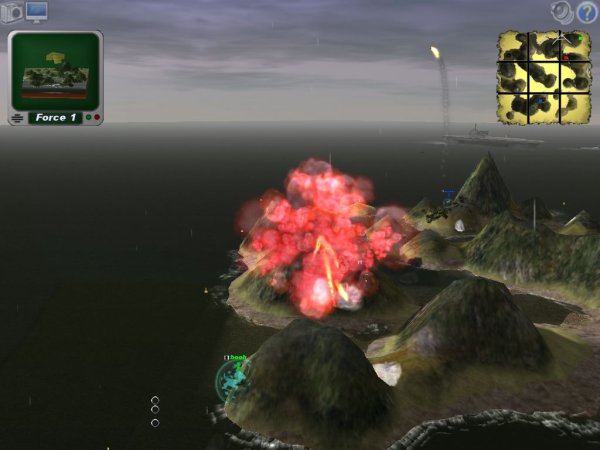
Task: Click the red light beside Force 1
Action: (x=97, y=118)
